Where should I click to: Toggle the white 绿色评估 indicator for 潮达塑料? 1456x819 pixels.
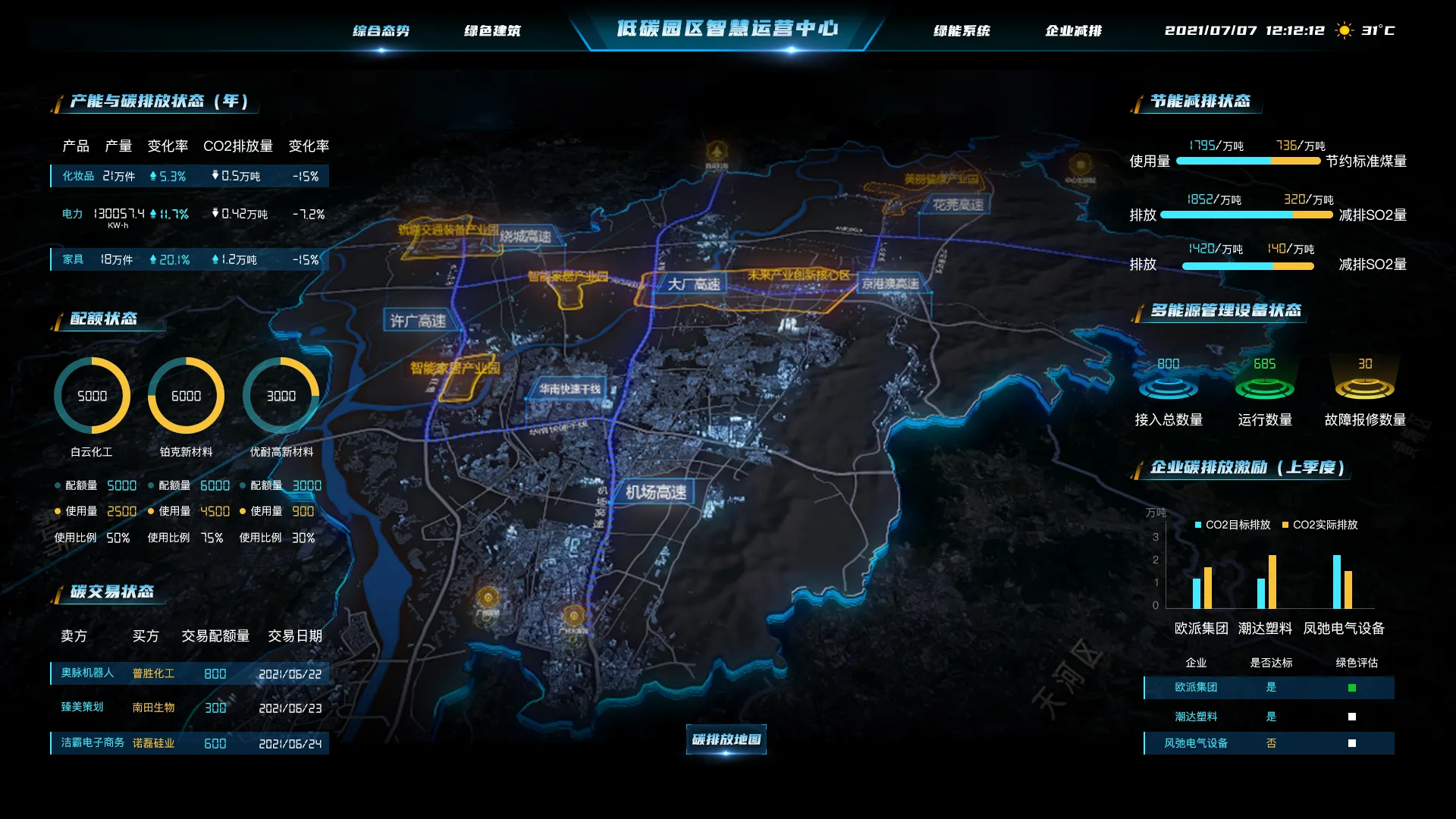[1351, 716]
